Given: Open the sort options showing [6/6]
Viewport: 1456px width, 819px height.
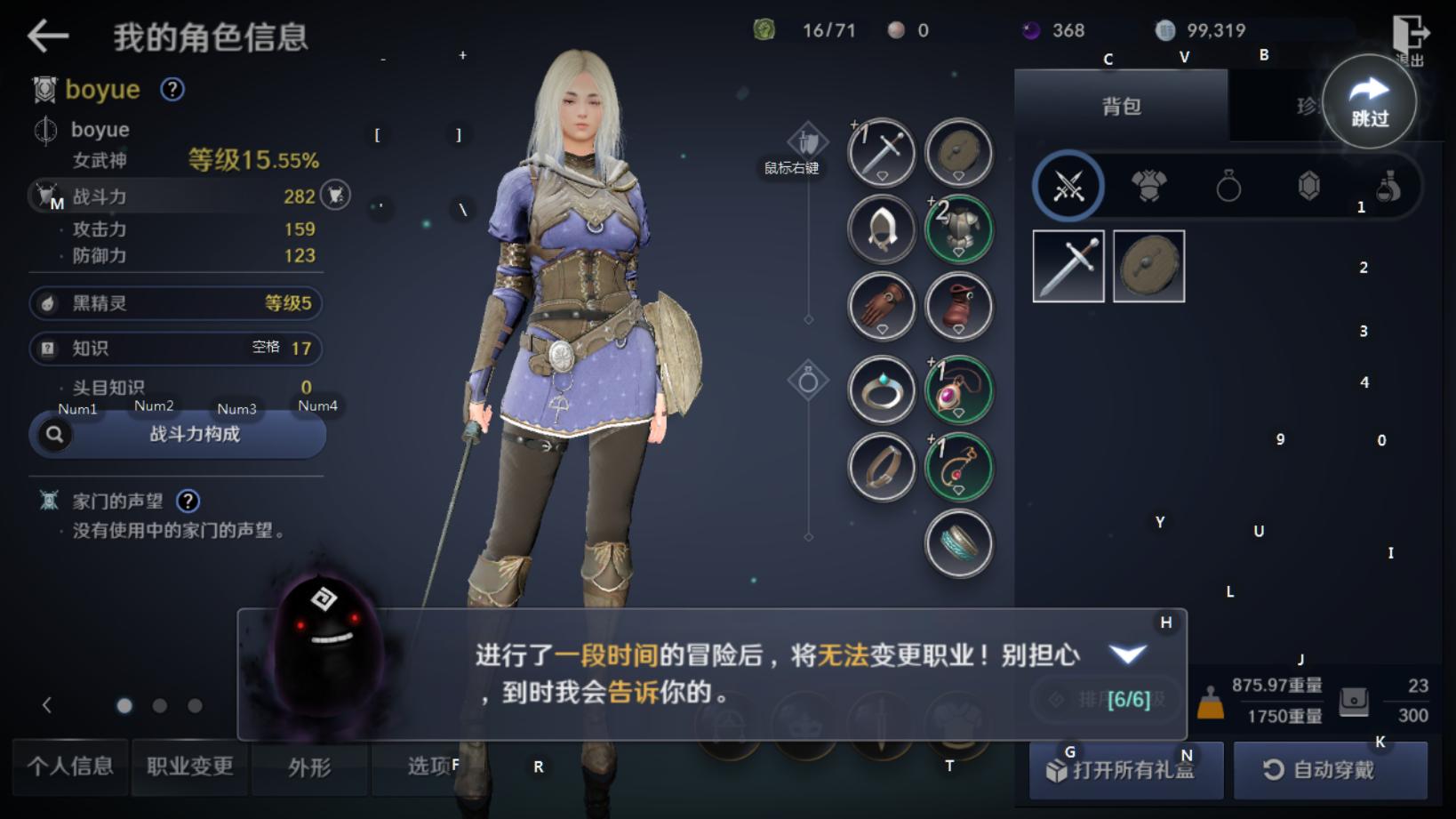Looking at the screenshot, I should click(x=1105, y=699).
